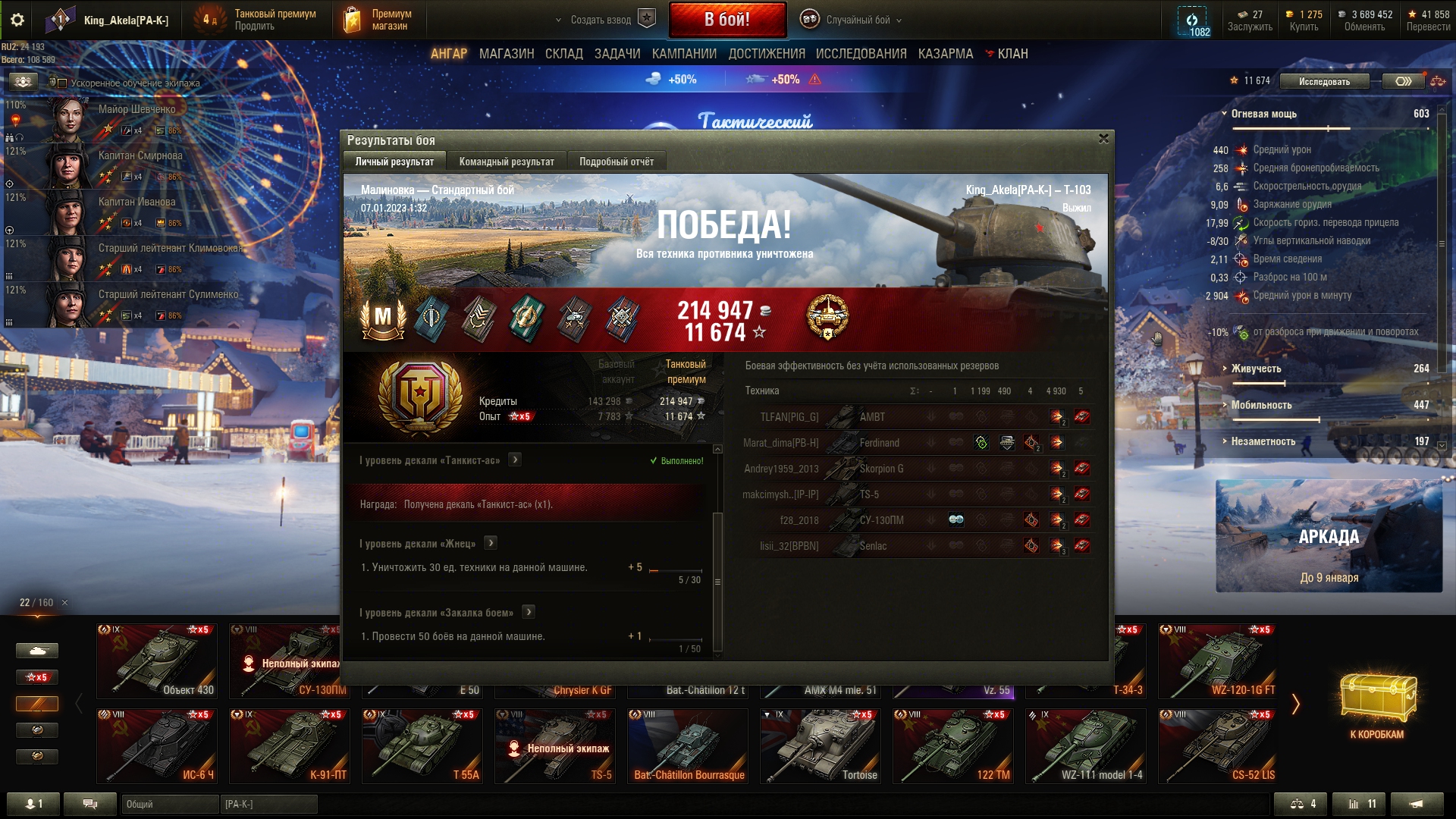Open the settings gear menu
Viewport: 1456px width, 819px height.
coord(17,20)
